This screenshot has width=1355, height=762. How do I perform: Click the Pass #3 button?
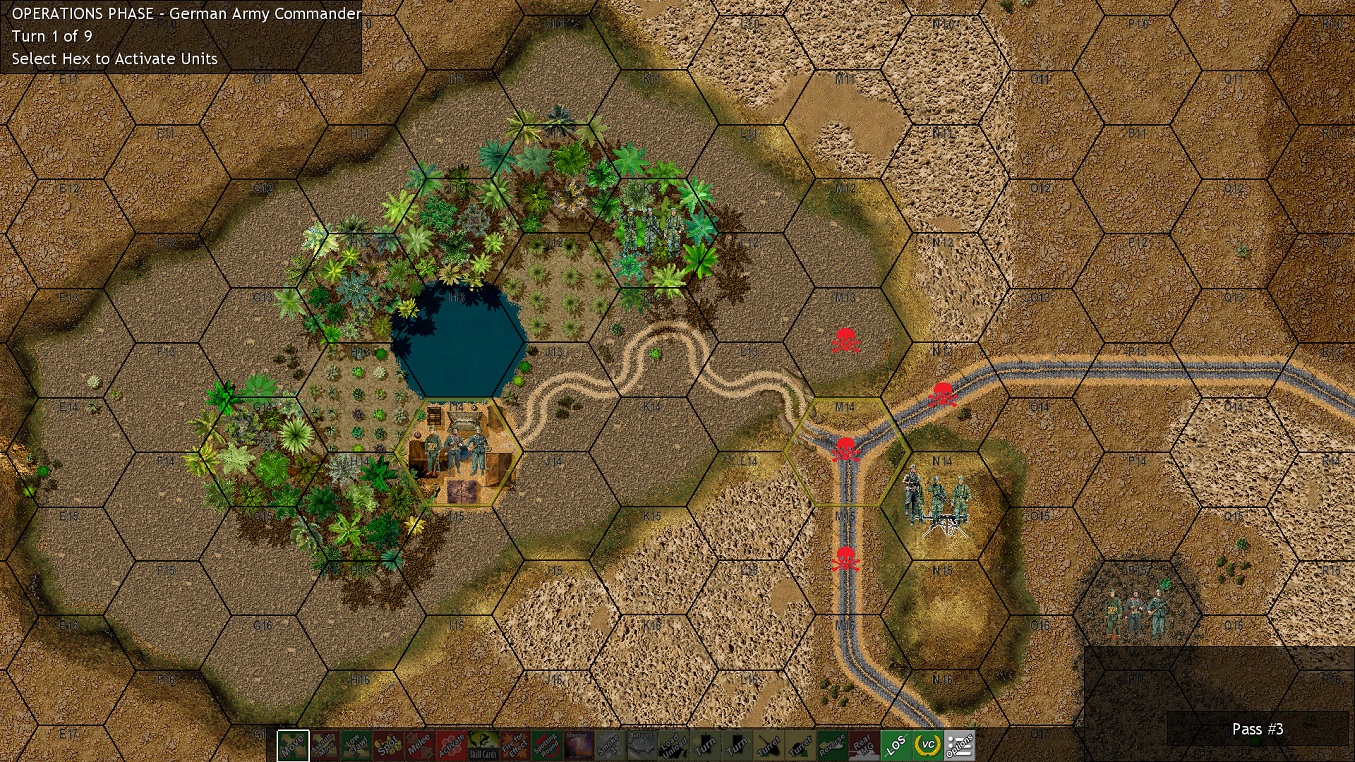point(1258,729)
